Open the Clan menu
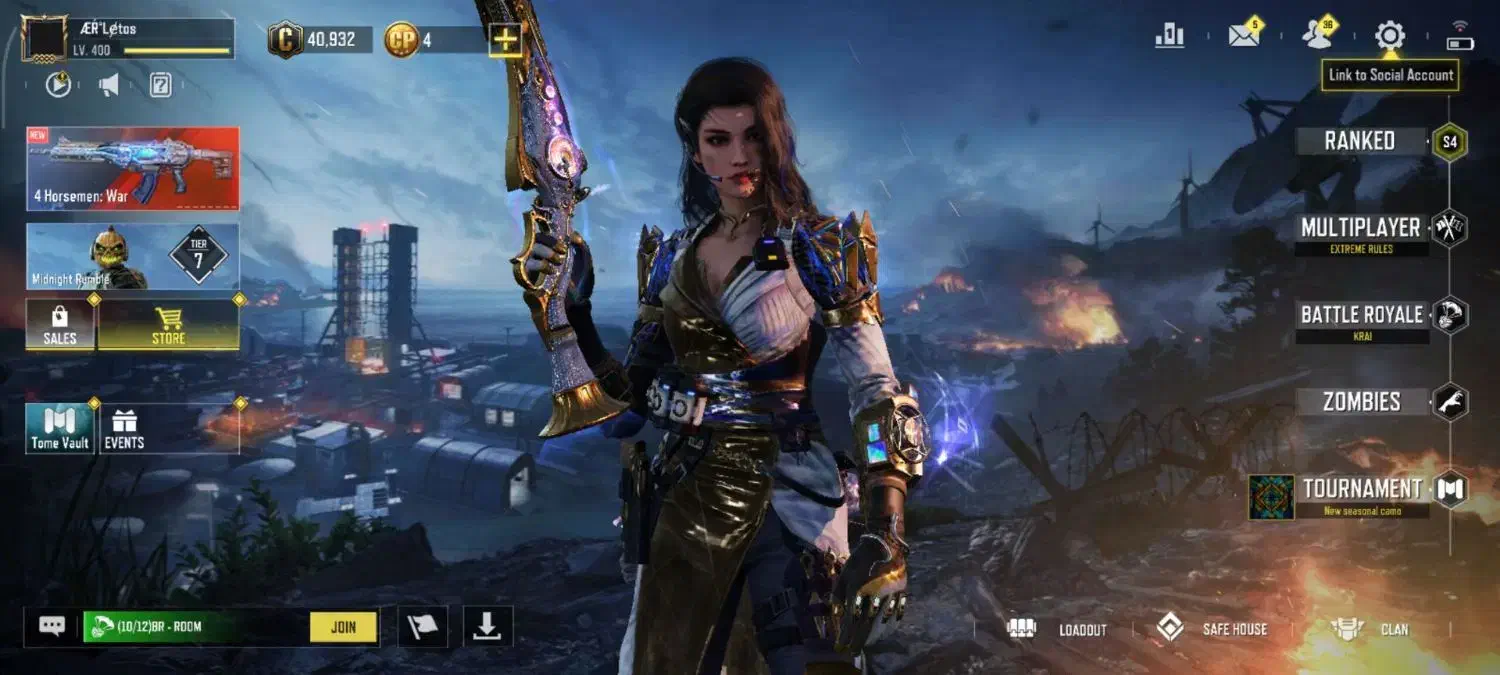 [1370, 629]
